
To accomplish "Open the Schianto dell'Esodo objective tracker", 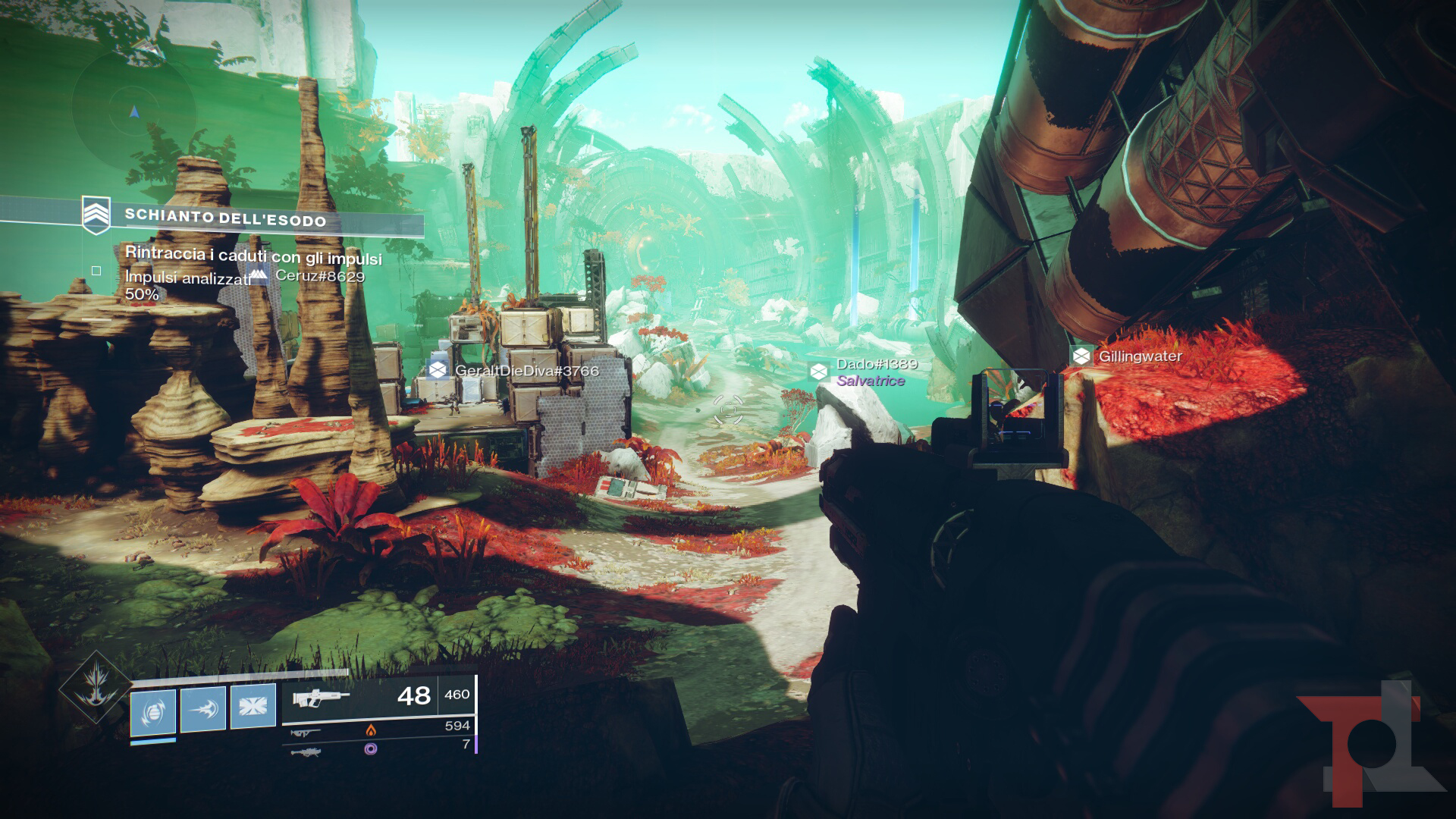I will click(x=225, y=219).
